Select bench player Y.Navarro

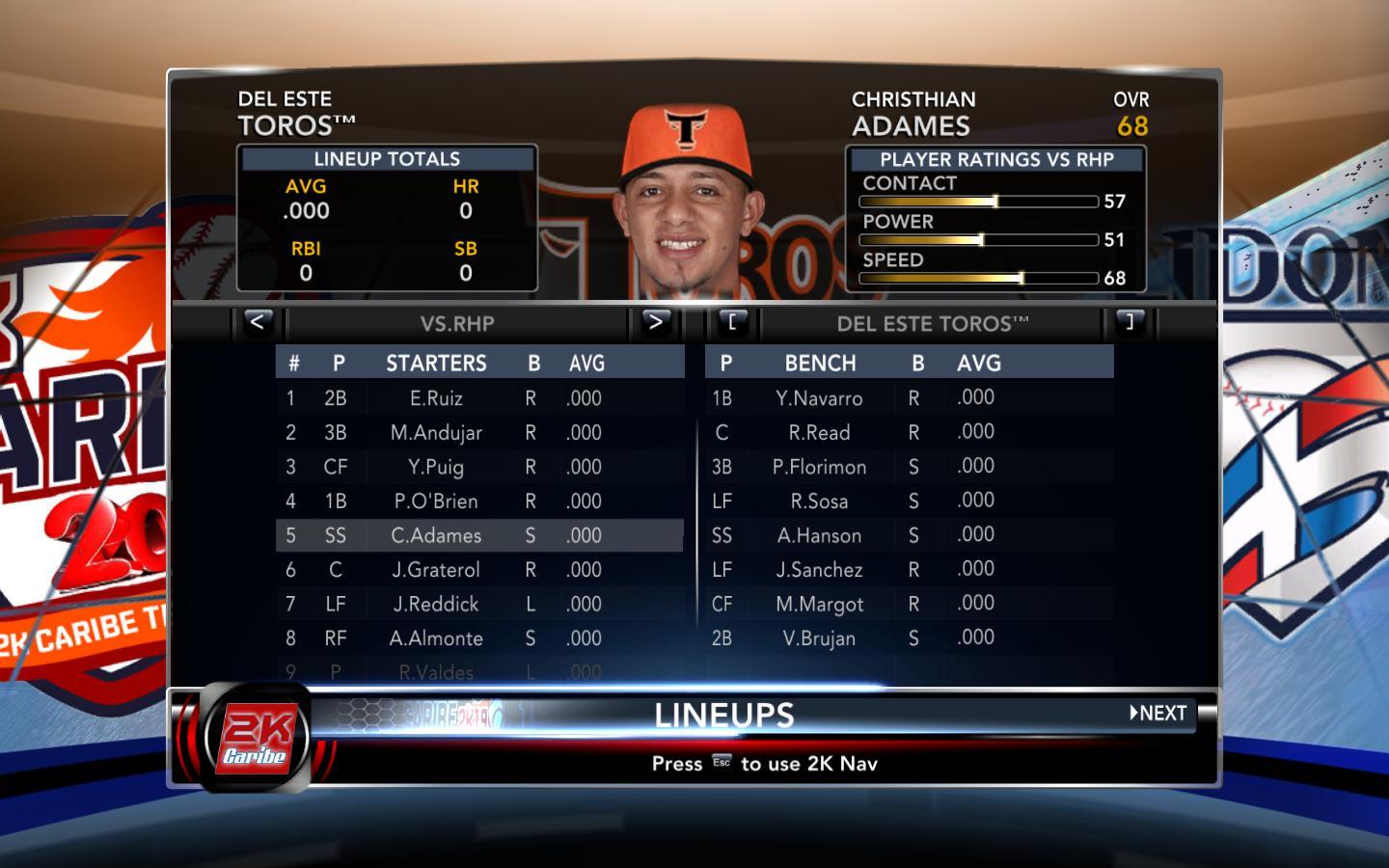(819, 398)
